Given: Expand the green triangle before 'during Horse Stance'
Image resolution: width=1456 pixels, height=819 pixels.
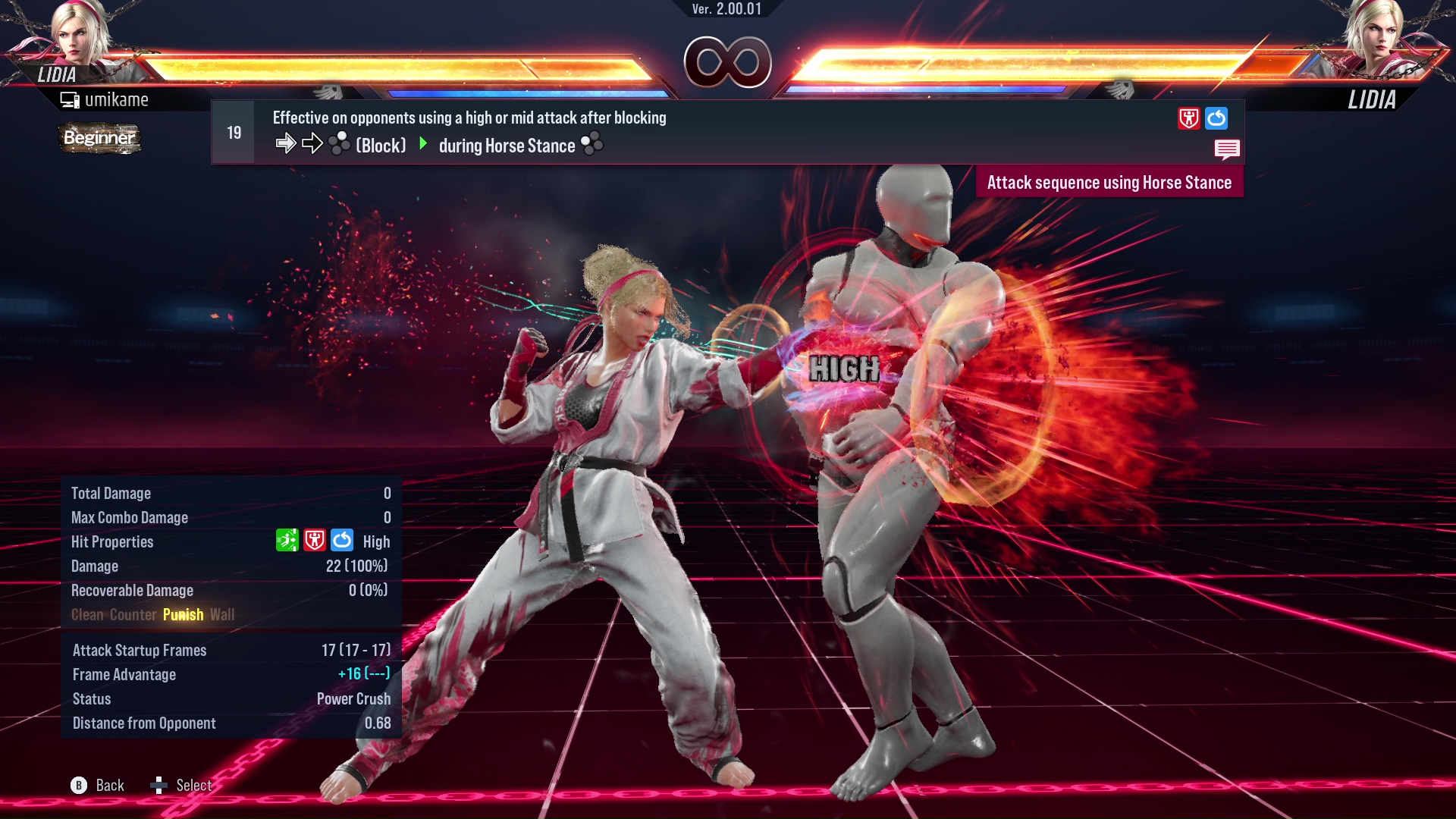Looking at the screenshot, I should point(423,145).
